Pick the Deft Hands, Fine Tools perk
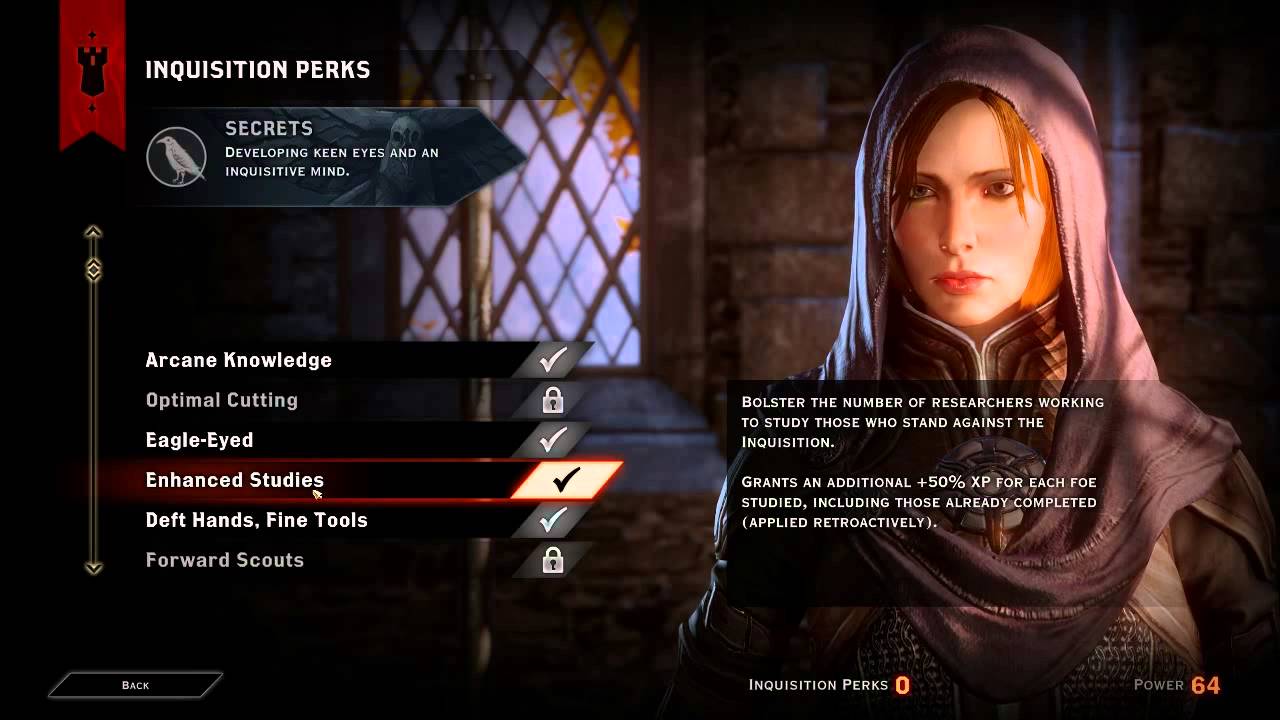The height and width of the screenshot is (720, 1280). coord(257,520)
